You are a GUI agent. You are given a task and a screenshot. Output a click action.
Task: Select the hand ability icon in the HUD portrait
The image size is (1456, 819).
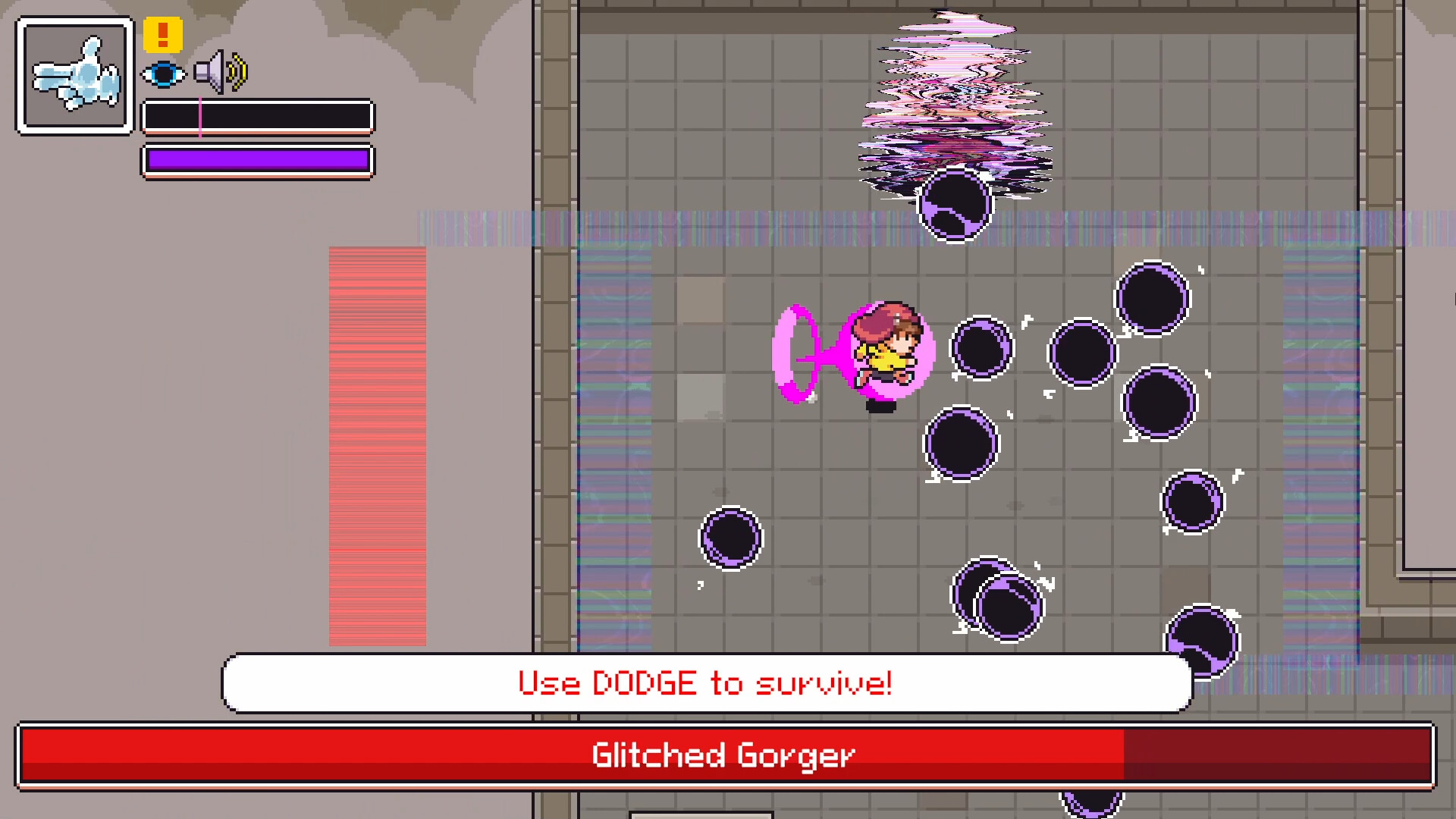(74, 74)
